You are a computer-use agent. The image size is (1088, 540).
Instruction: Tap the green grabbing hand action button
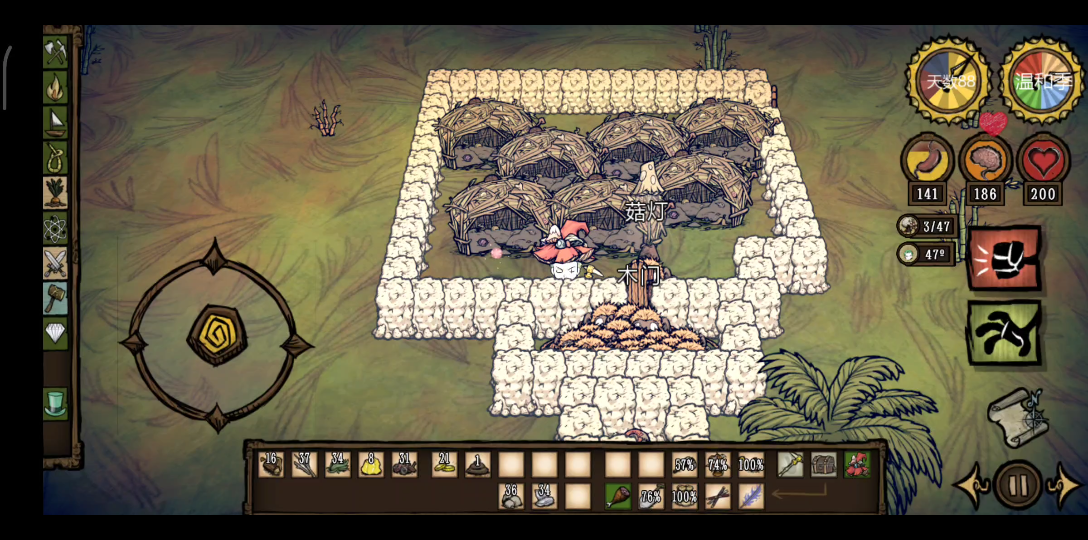coord(1003,332)
